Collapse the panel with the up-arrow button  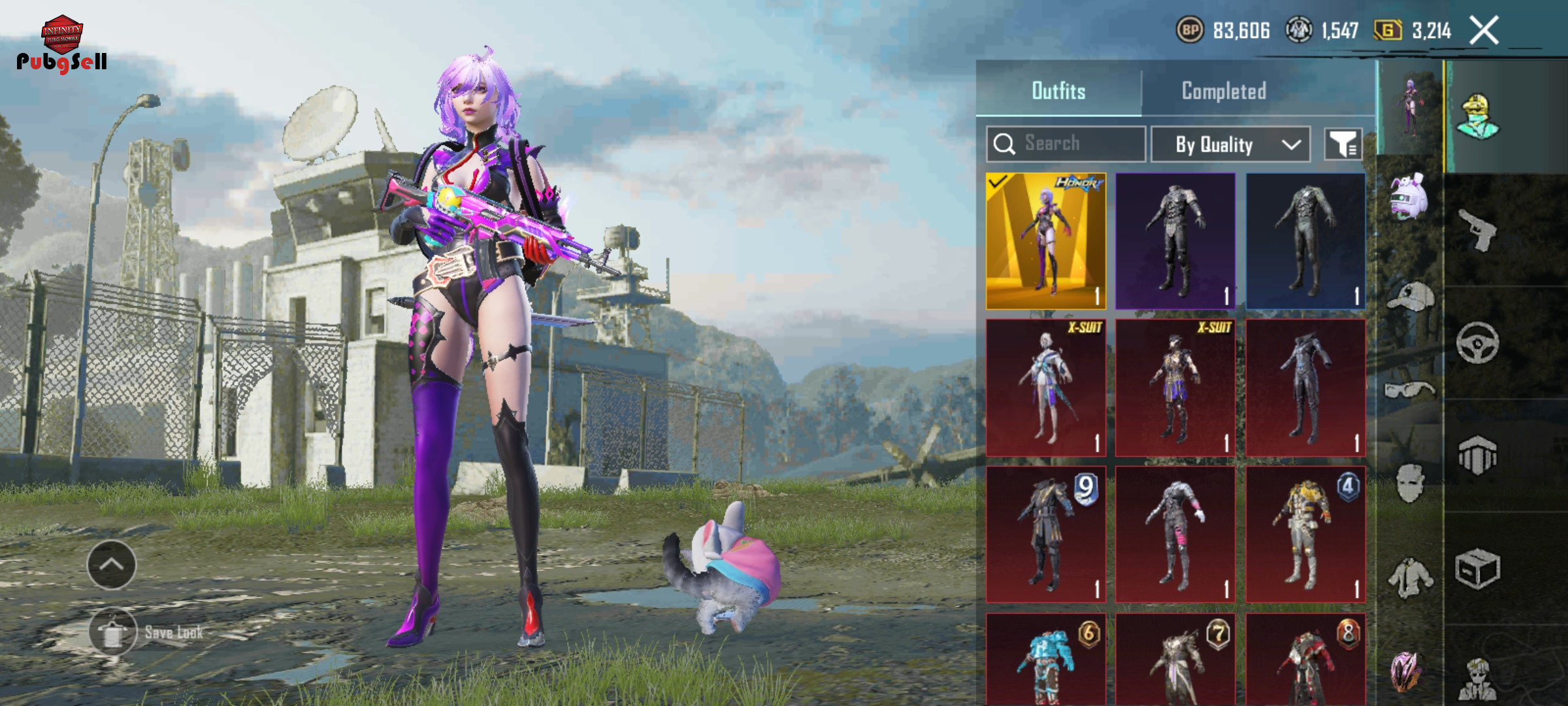click(x=112, y=565)
